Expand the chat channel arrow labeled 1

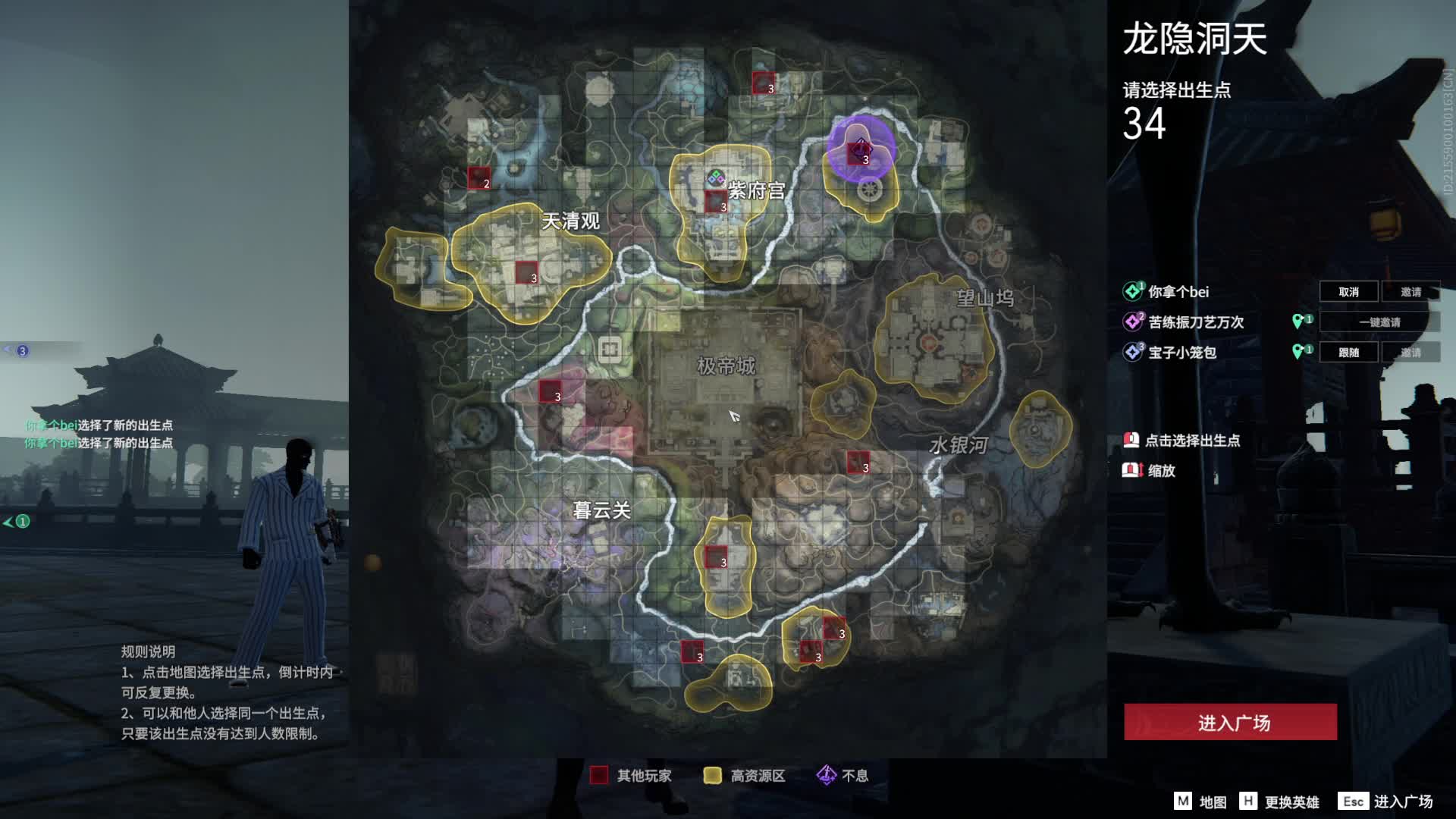click(16, 521)
